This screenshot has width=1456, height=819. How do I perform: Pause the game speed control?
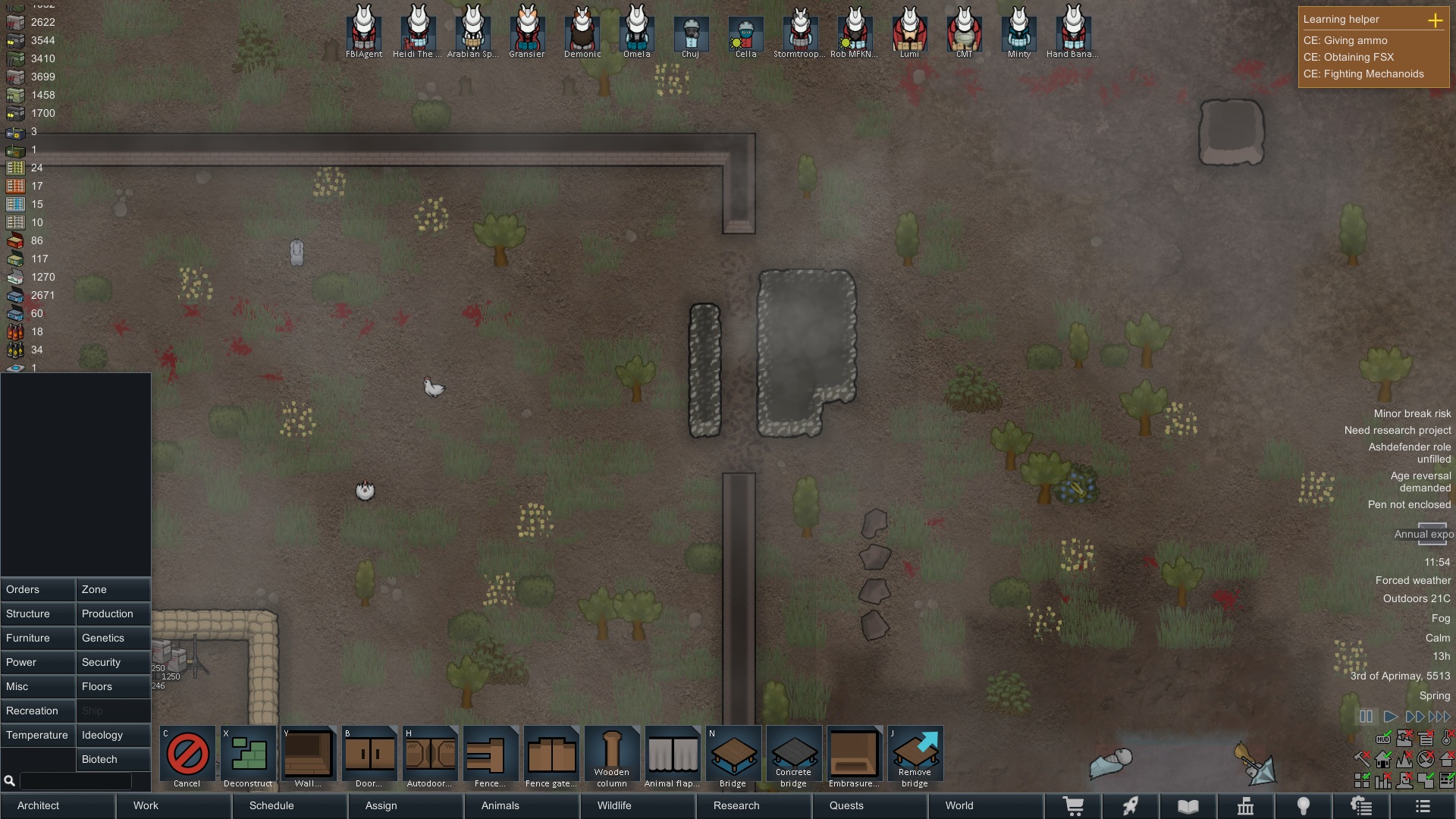tap(1366, 717)
